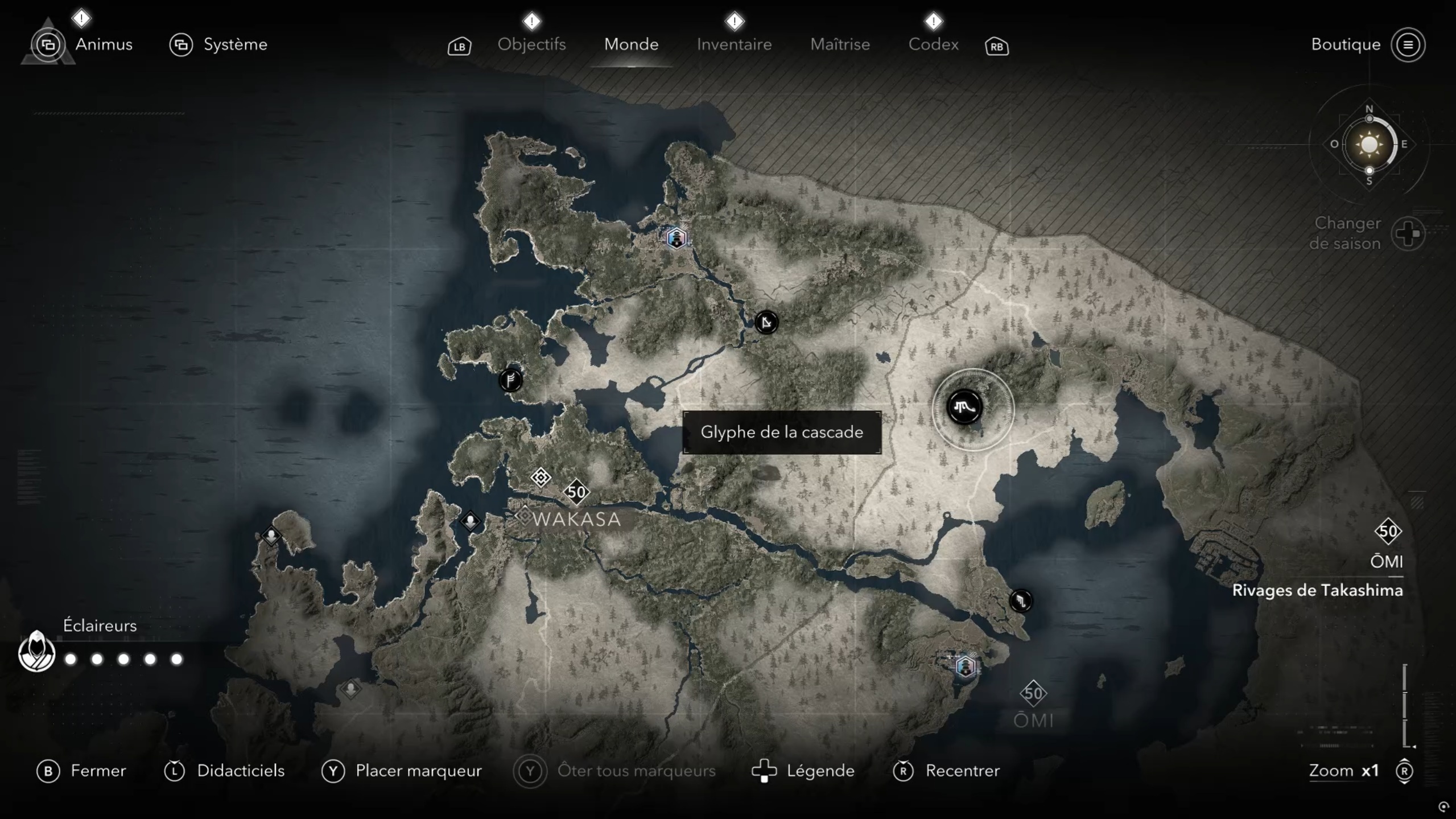This screenshot has width=1456, height=819.
Task: Select the Glyphe de la cascade marker
Action: [x=964, y=407]
